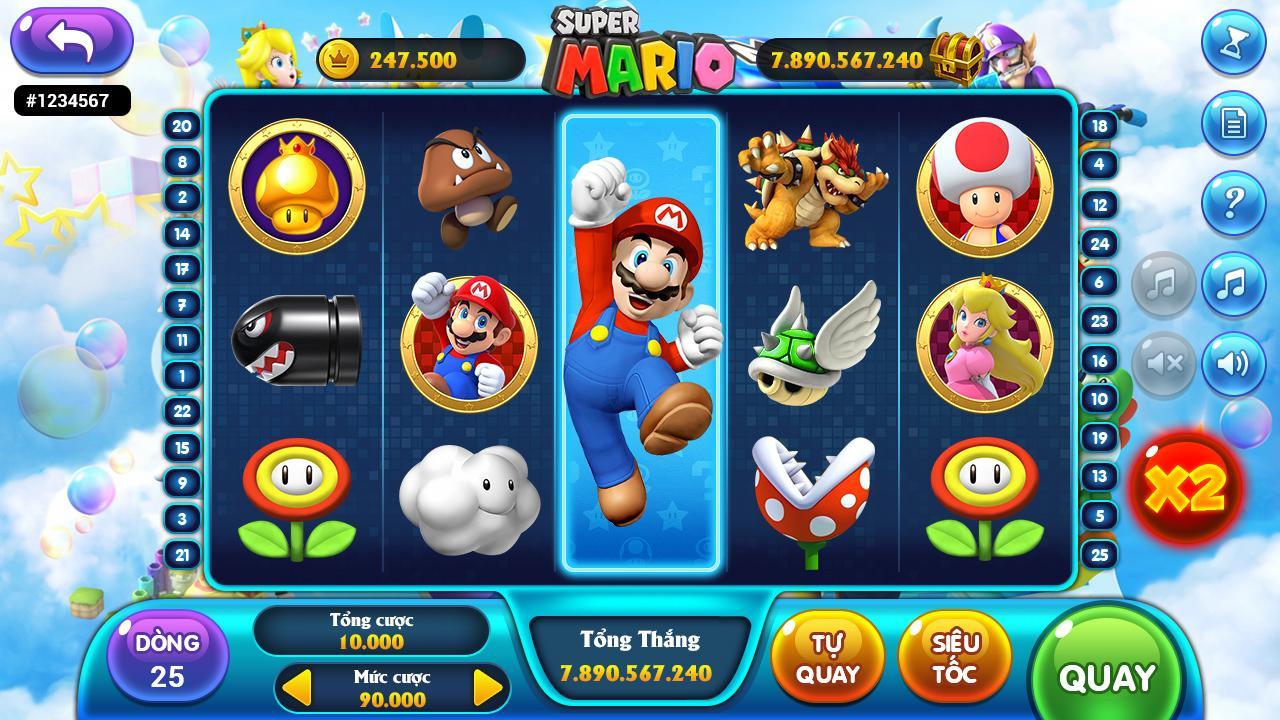Enable auto spin with TỰ QUAY
This screenshot has width=1280, height=720.
pyautogui.click(x=827, y=658)
